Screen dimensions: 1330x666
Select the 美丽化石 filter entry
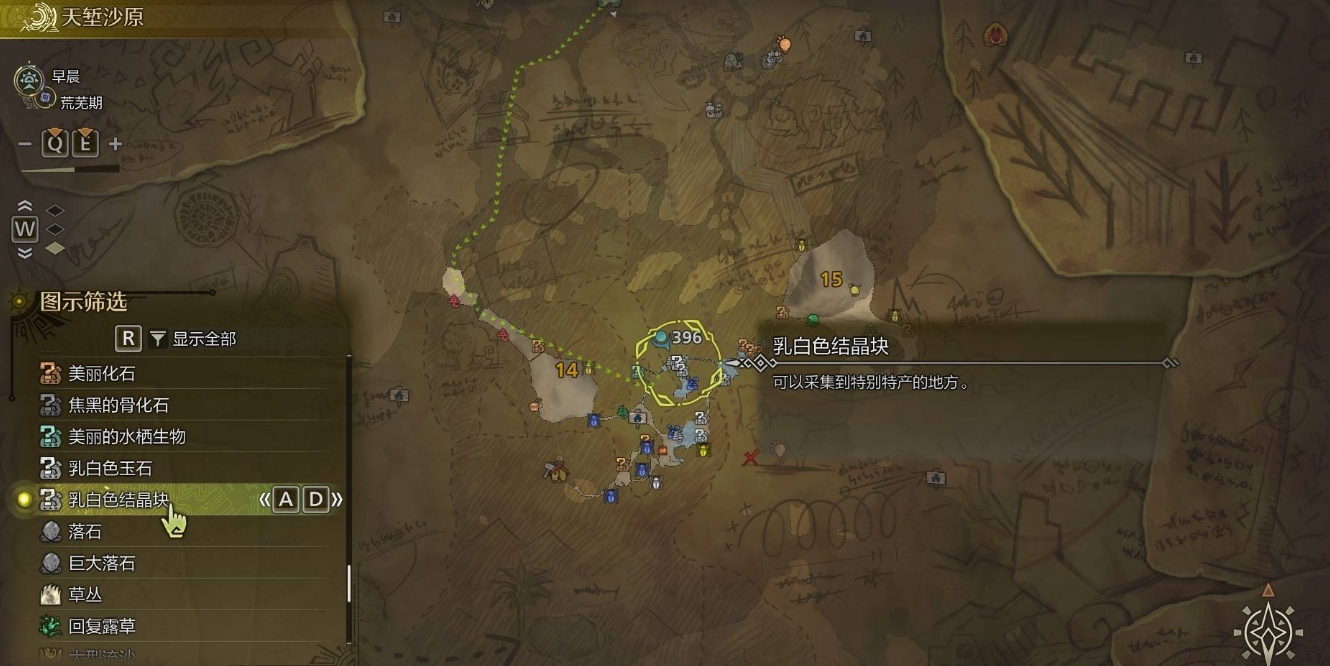101,374
